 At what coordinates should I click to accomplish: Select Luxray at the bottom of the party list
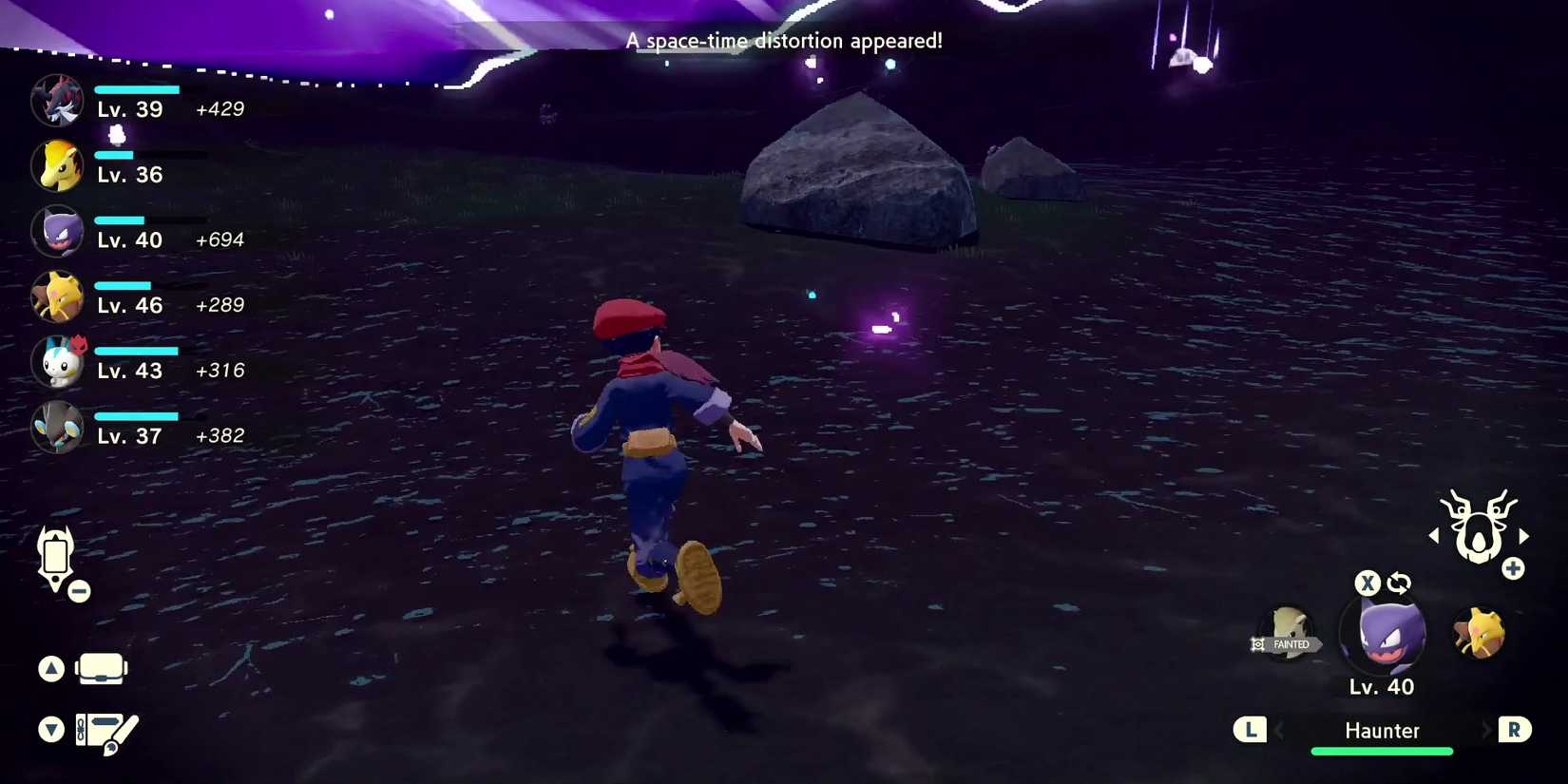pyautogui.click(x=57, y=428)
